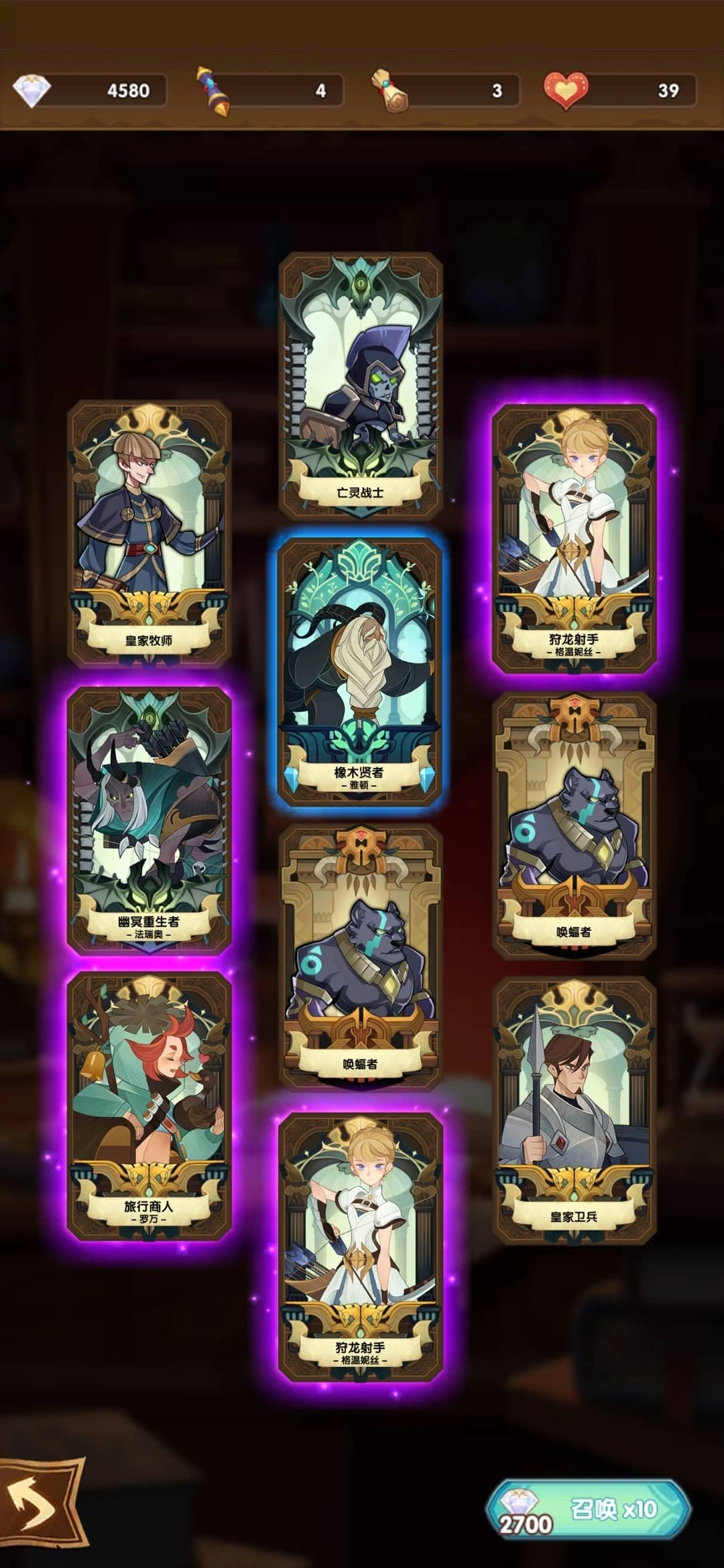Open the blue-glowing 橡木贤者 雅顿 card
The width and height of the screenshot is (724, 1568).
pos(360,671)
